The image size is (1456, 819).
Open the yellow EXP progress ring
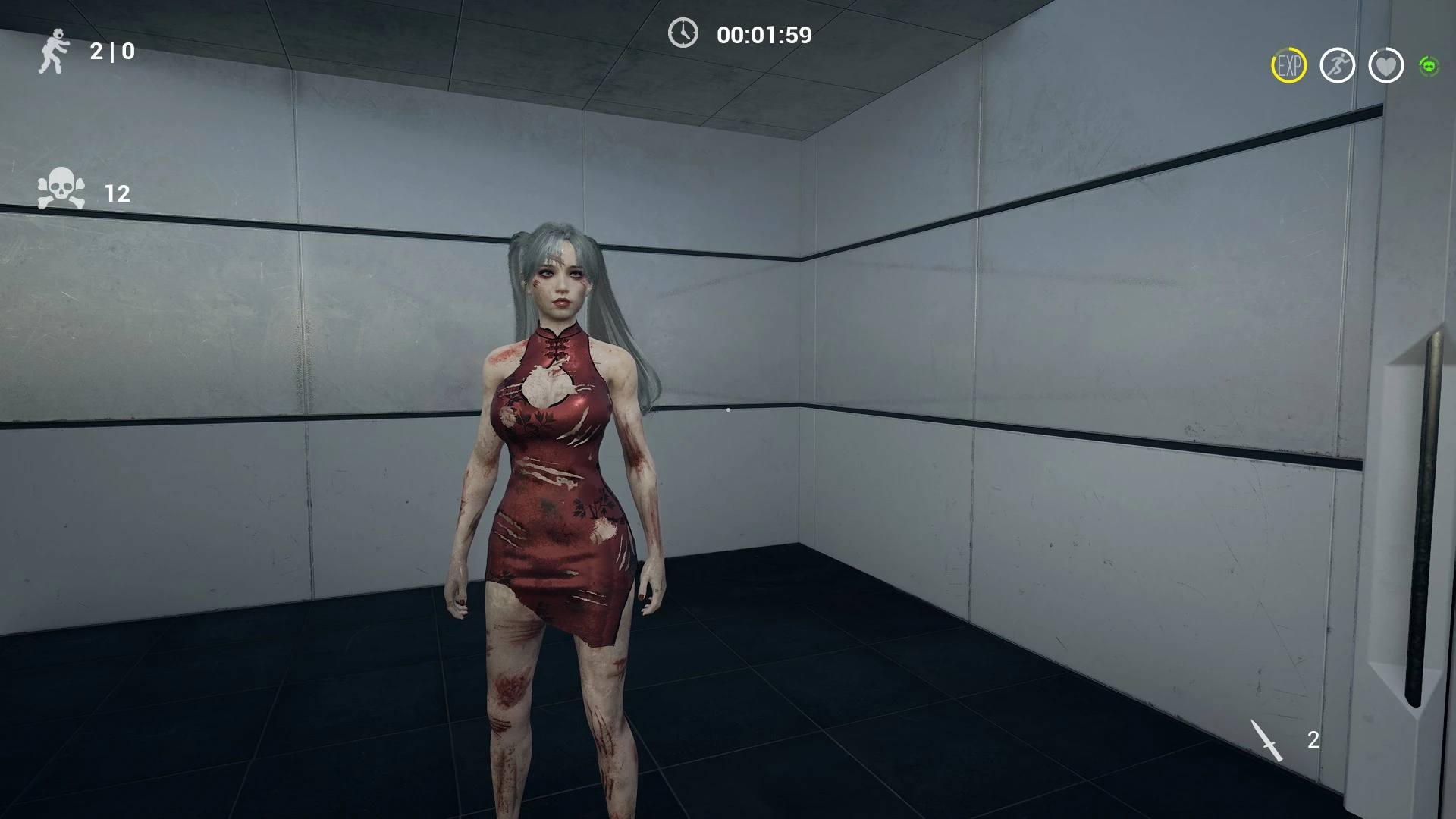click(1289, 67)
